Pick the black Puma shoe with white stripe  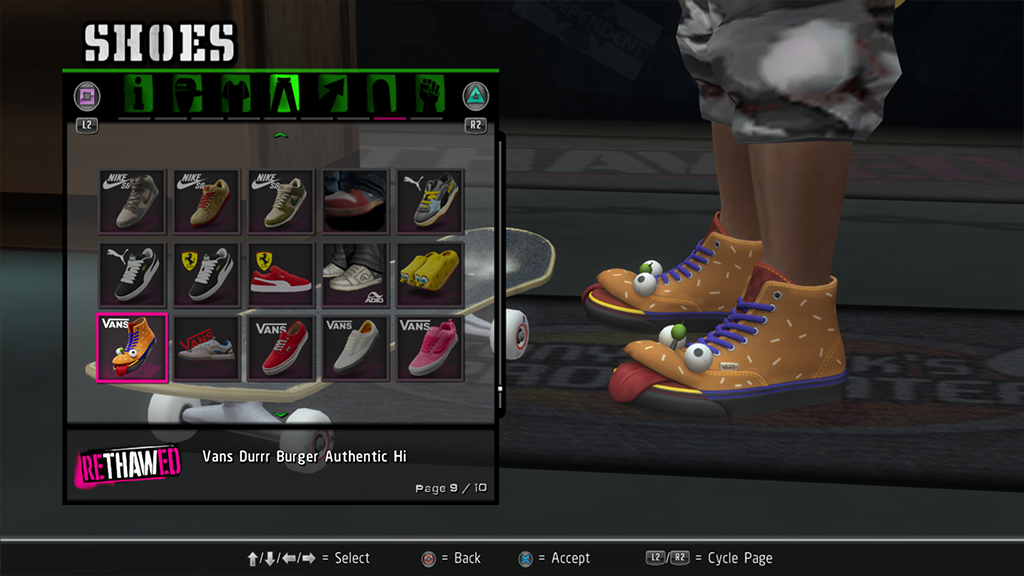coord(132,273)
